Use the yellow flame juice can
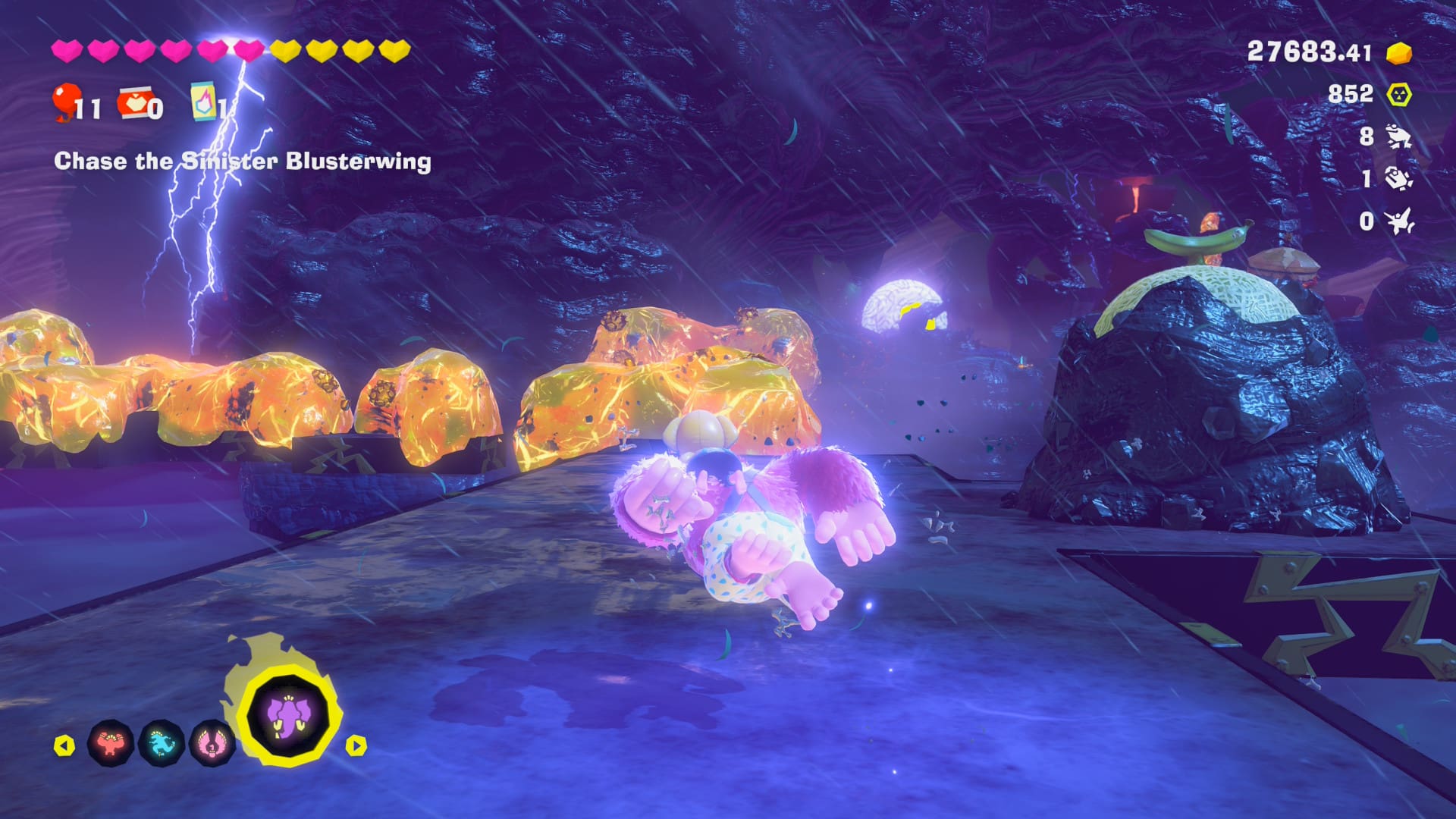The image size is (1456, 819). click(x=203, y=102)
